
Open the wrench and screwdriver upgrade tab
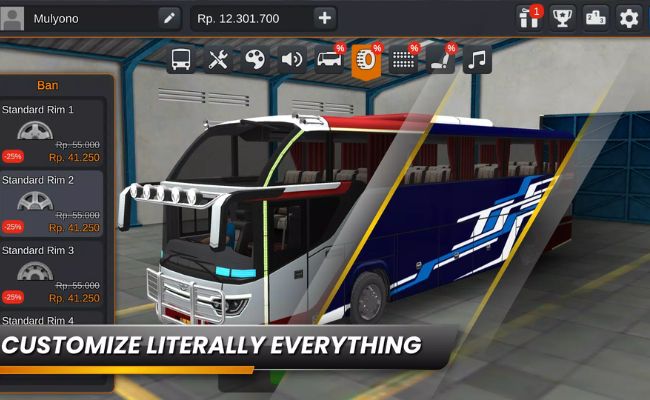coord(218,60)
